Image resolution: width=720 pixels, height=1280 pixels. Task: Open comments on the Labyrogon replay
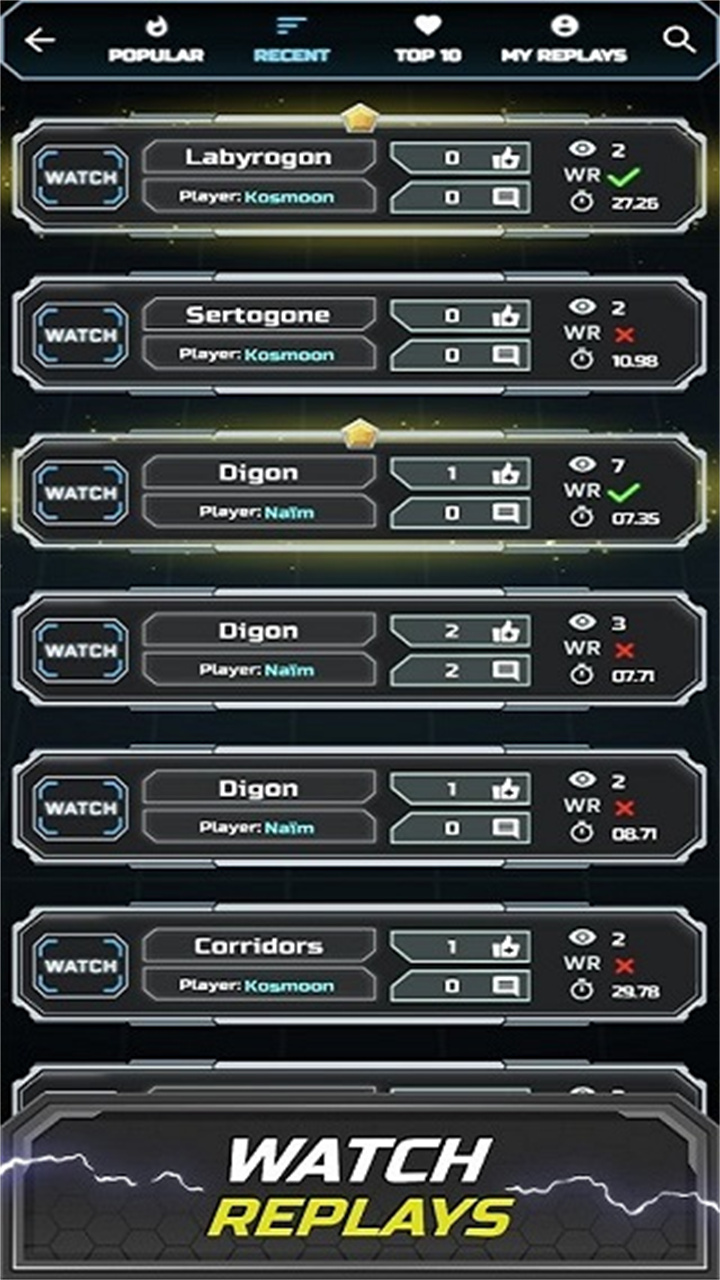tap(506, 198)
